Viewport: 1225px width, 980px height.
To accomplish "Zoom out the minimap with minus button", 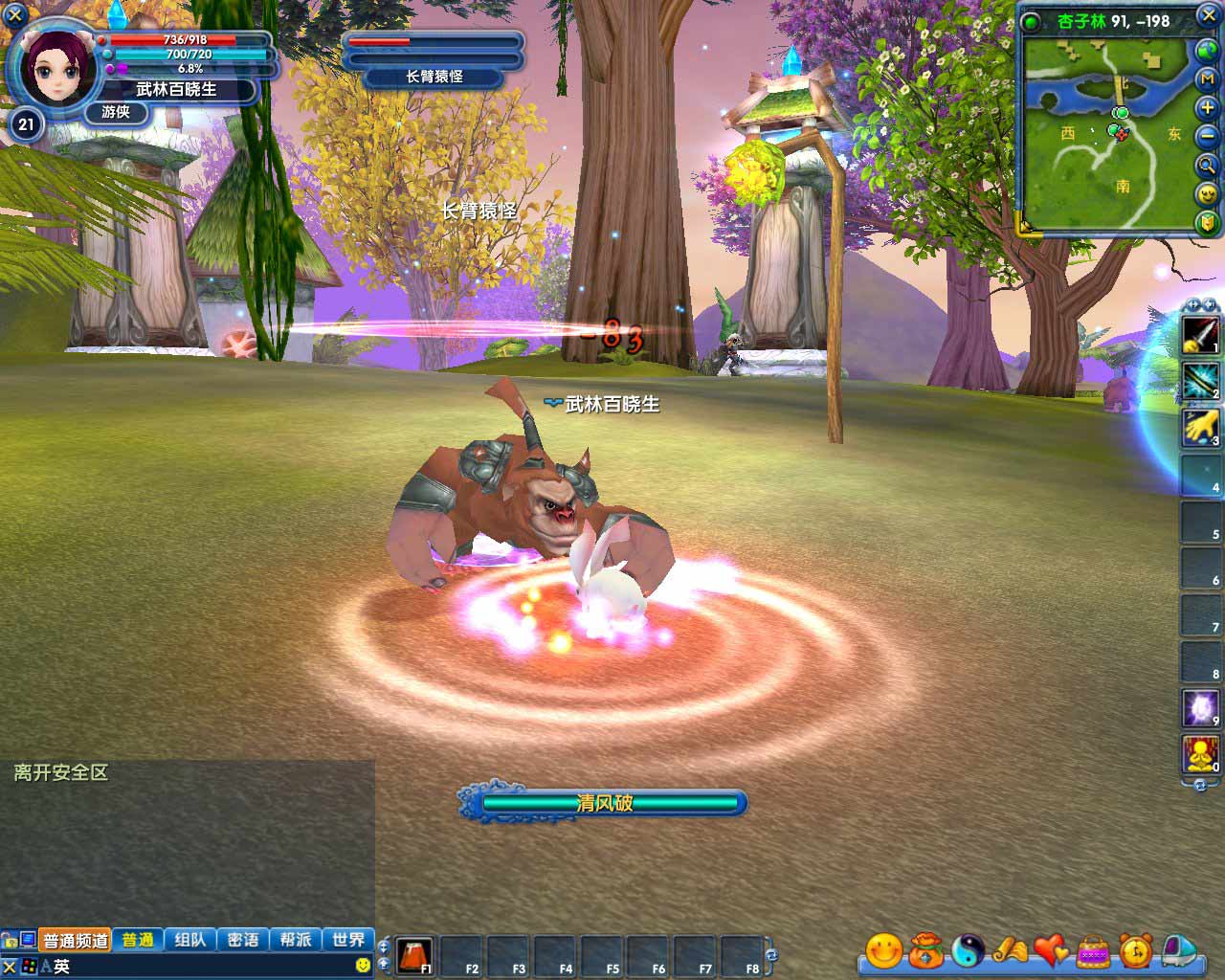I will [1207, 137].
